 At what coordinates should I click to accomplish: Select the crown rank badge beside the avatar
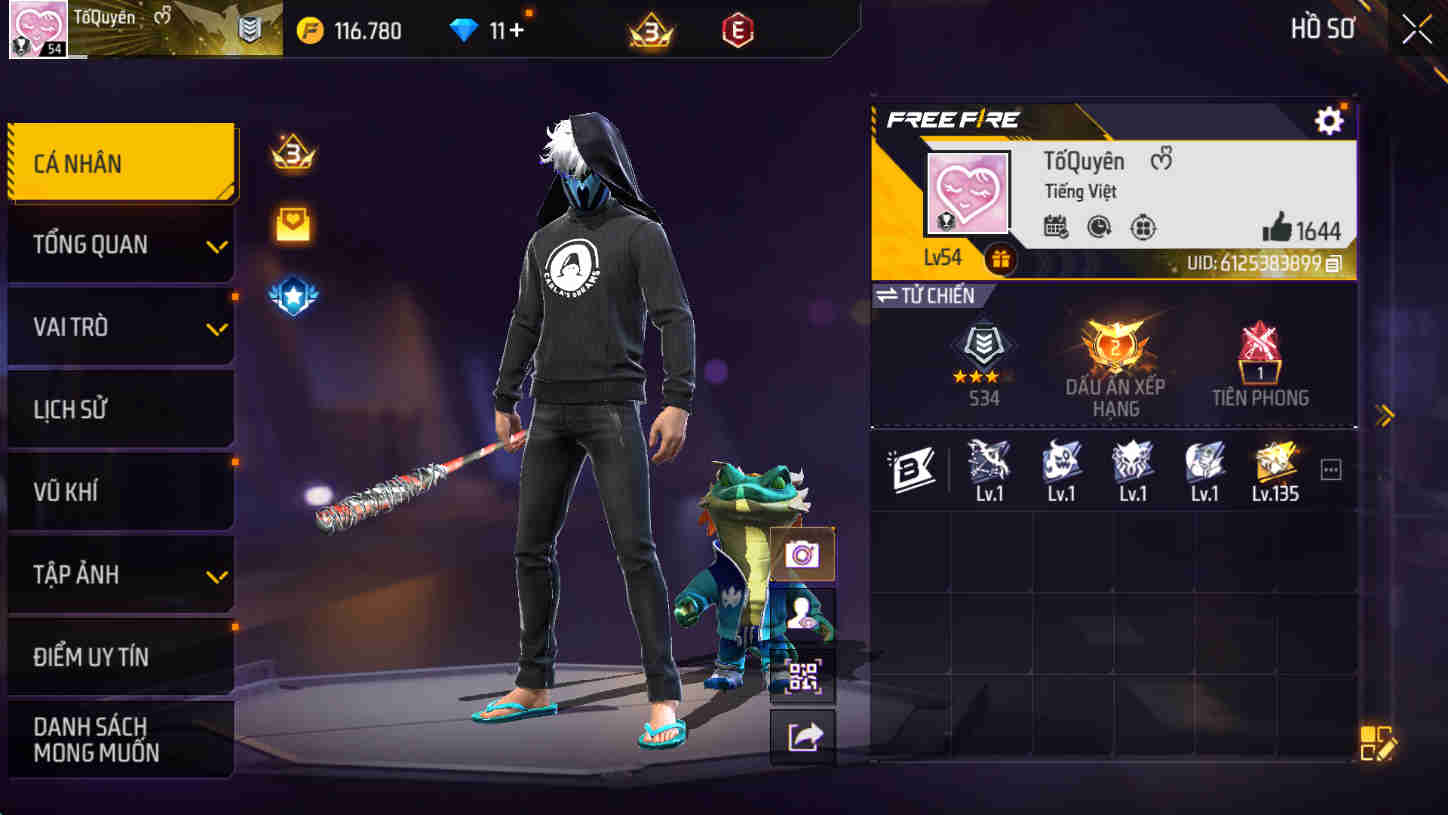coord(291,155)
